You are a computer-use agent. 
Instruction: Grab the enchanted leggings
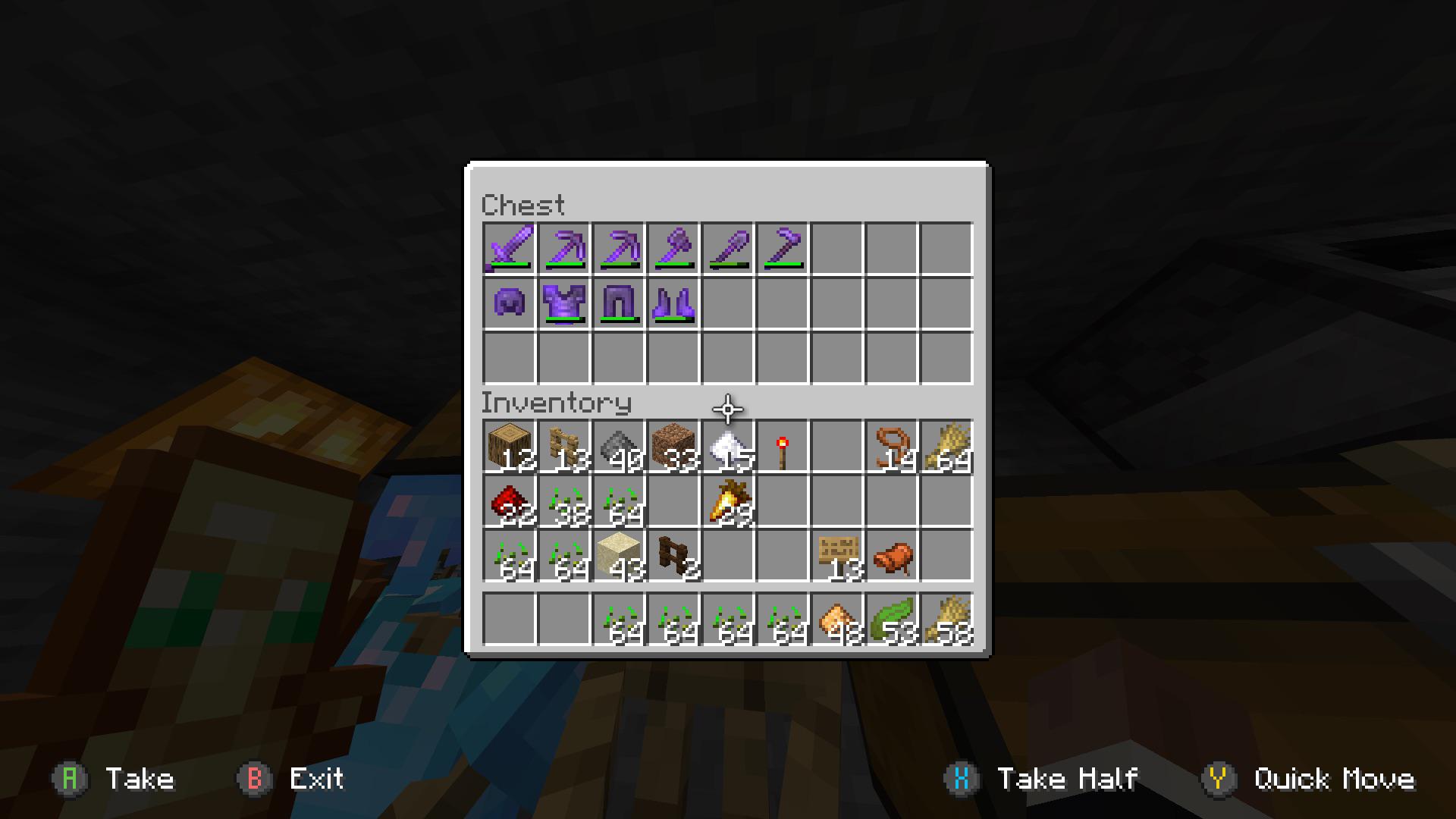click(619, 303)
